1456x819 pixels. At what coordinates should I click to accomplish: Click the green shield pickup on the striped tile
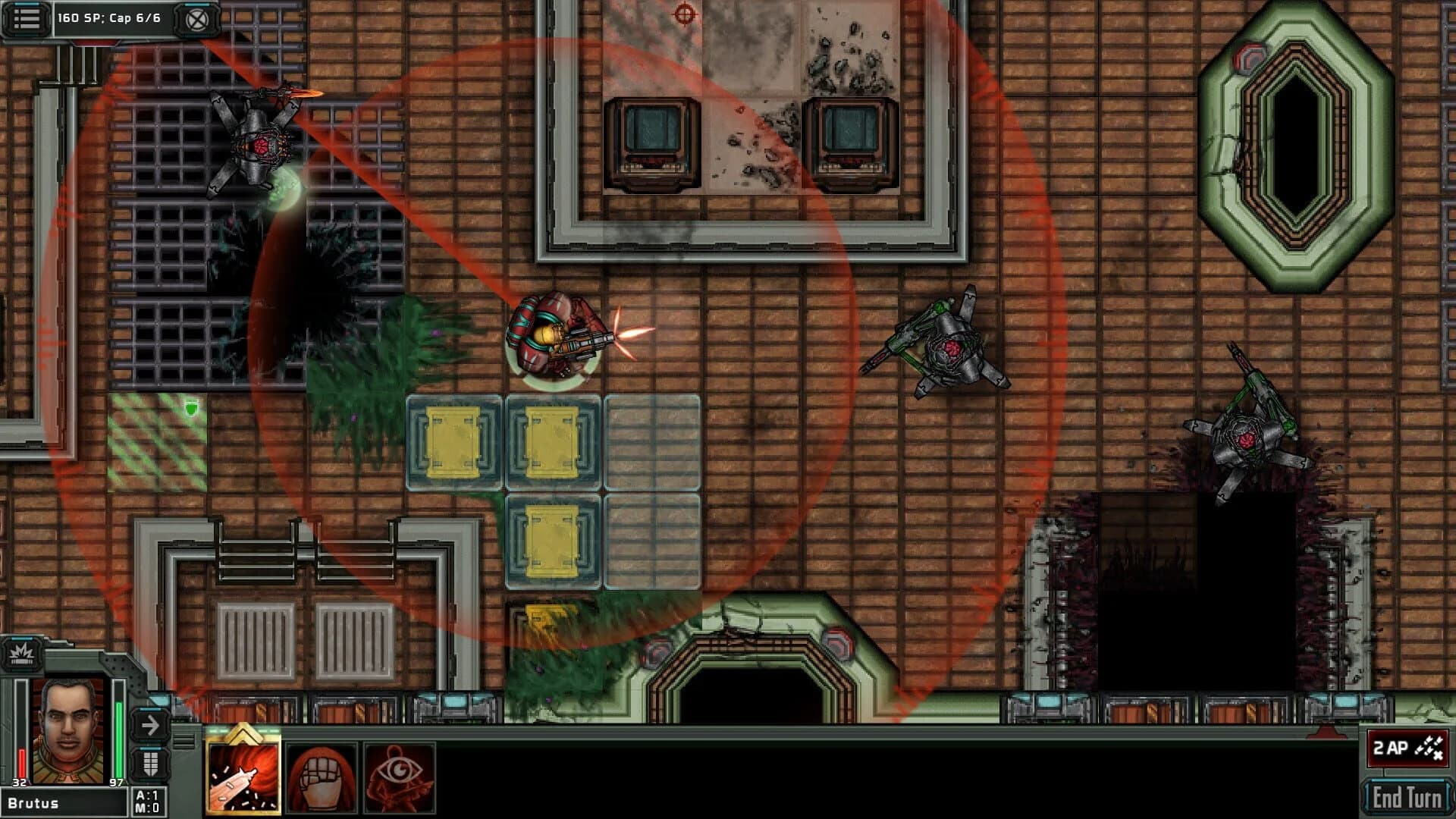(x=193, y=407)
